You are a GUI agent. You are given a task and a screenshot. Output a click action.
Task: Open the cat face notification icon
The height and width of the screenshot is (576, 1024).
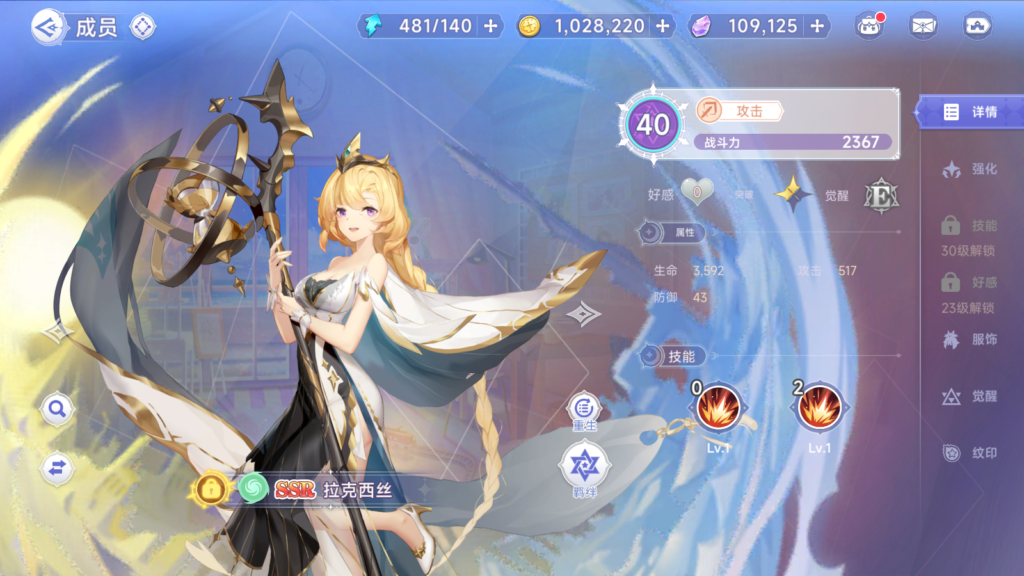[870, 27]
